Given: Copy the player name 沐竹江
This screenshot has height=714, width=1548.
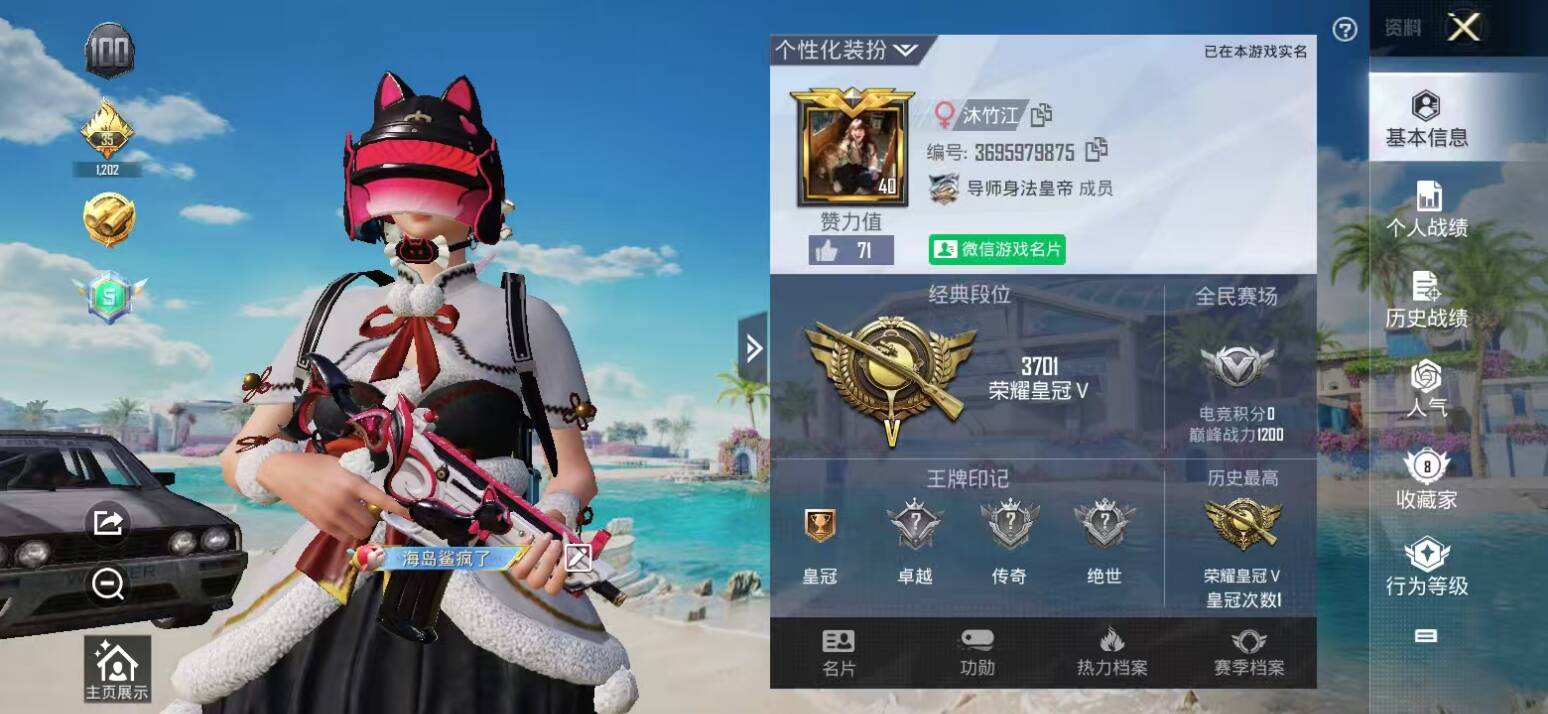Looking at the screenshot, I should 1042,115.
